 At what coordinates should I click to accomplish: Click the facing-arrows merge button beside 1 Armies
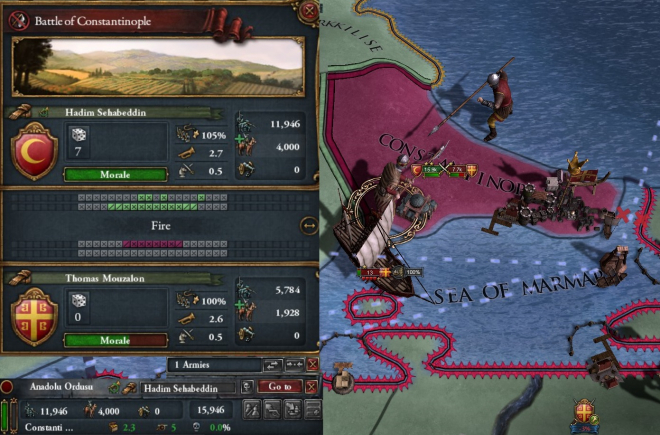pyautogui.click(x=294, y=366)
